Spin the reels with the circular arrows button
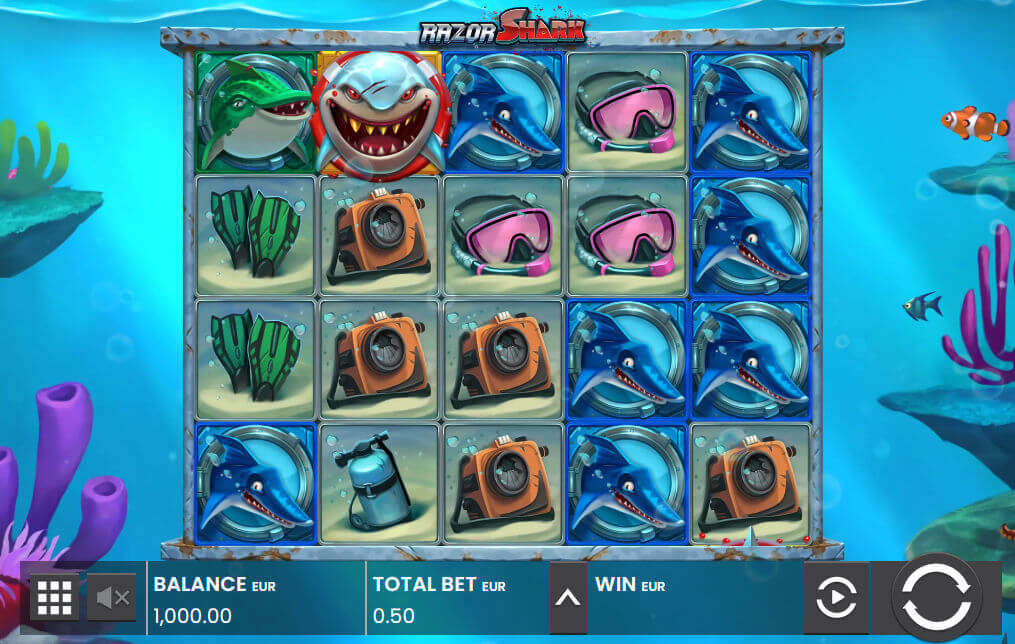This screenshot has width=1015, height=644. pos(935,597)
